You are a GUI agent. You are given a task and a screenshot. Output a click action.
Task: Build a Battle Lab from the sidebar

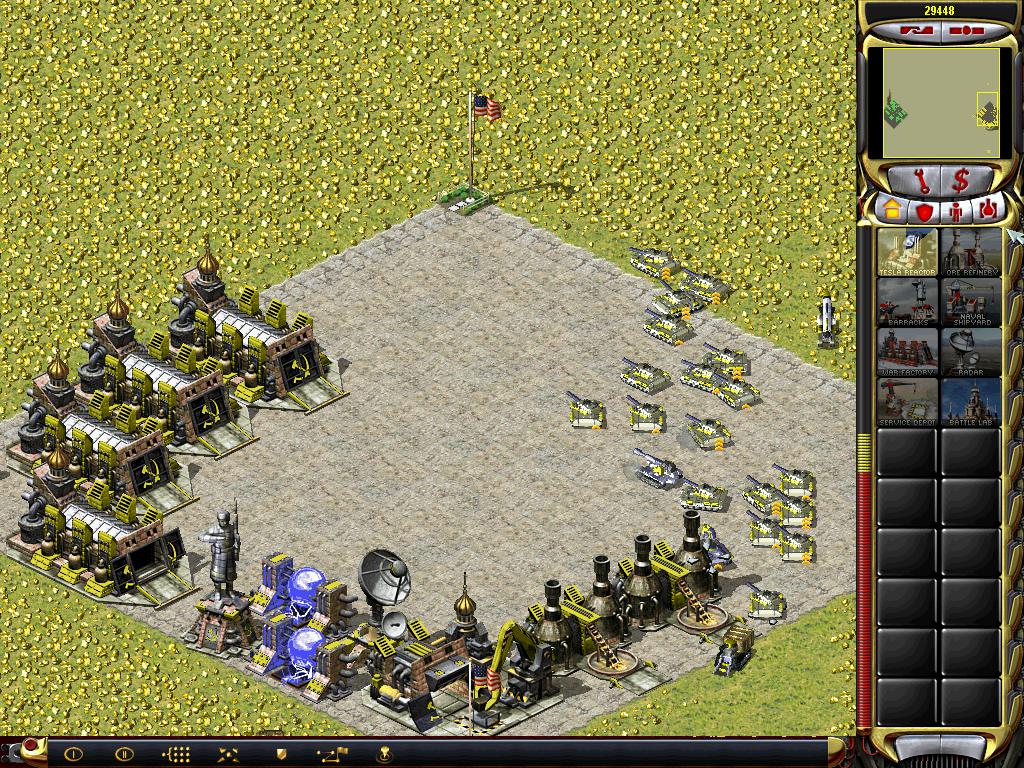(971, 402)
